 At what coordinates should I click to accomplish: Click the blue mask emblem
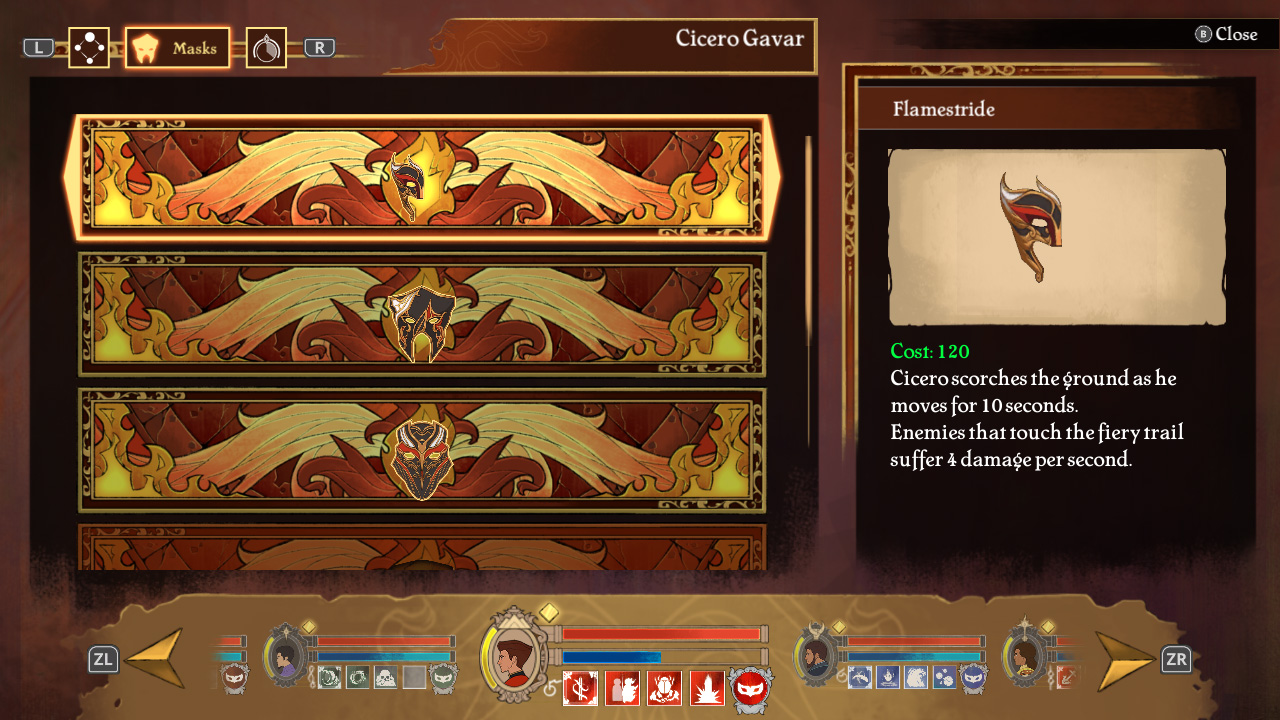pyautogui.click(x=972, y=678)
